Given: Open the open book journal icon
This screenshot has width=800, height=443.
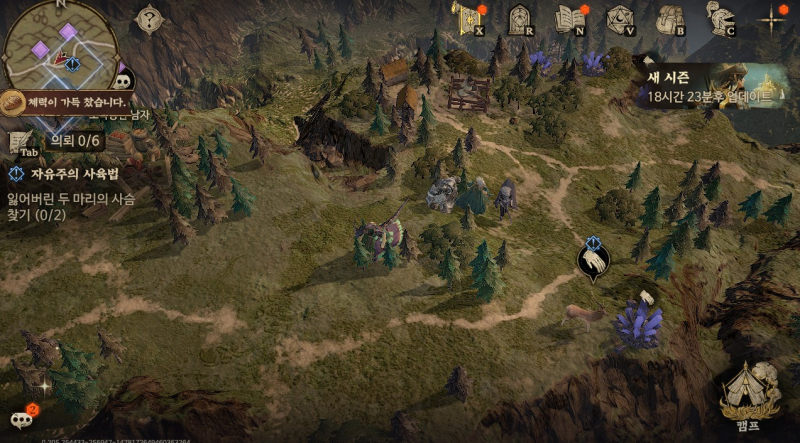Looking at the screenshot, I should pos(571,19).
